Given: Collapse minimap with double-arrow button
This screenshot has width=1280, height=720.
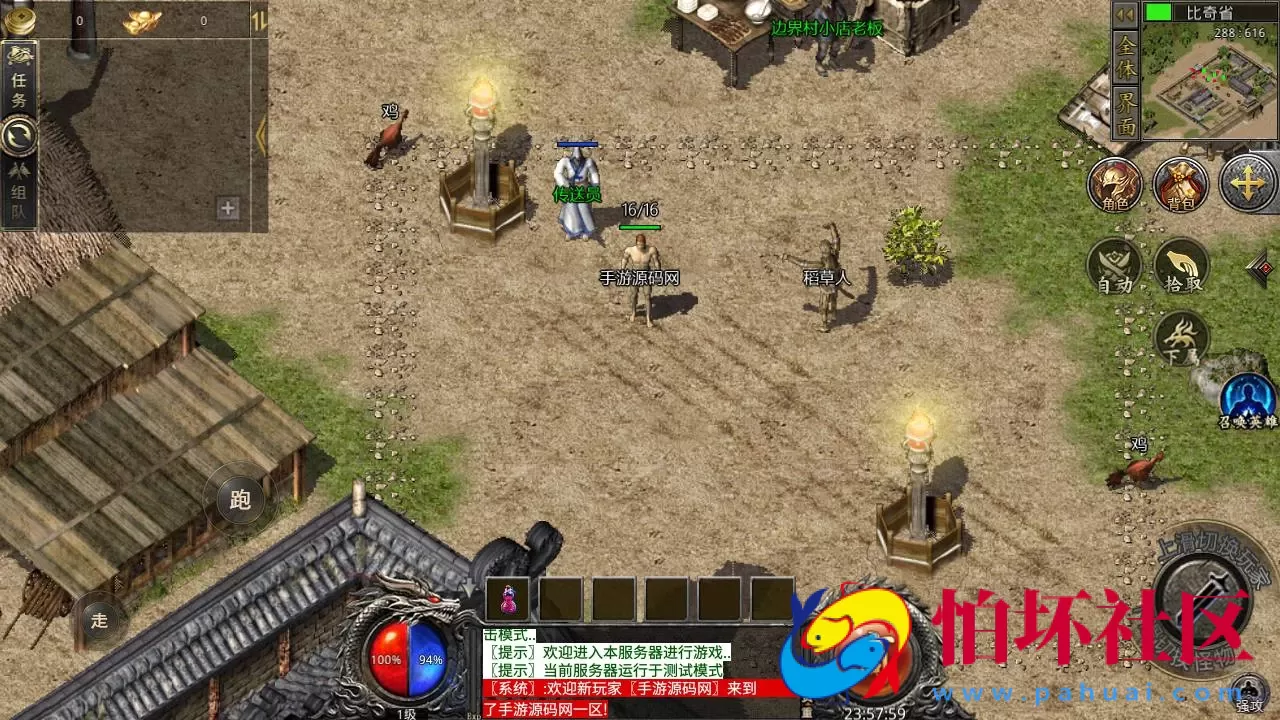Looking at the screenshot, I should click(x=1124, y=16).
